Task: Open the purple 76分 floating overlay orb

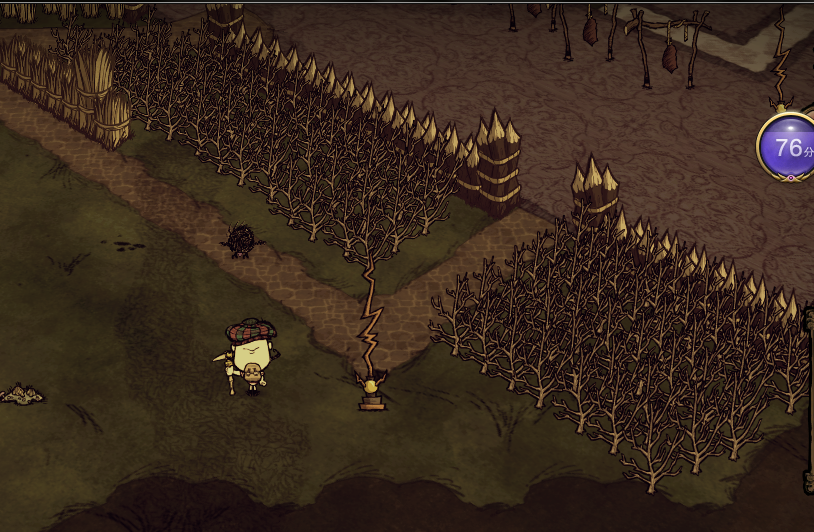Action: pyautogui.click(x=788, y=147)
